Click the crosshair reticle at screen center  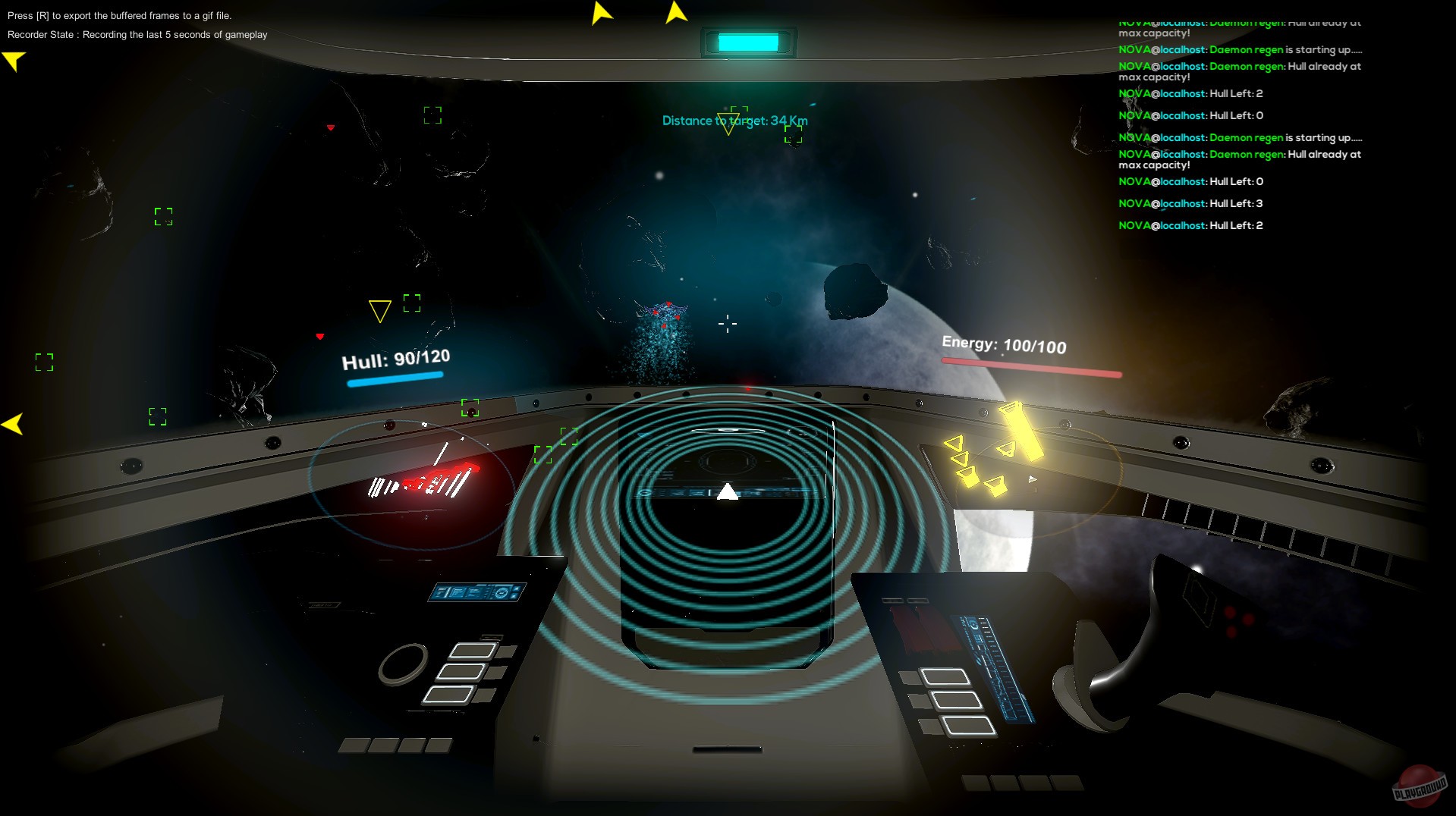[727, 324]
